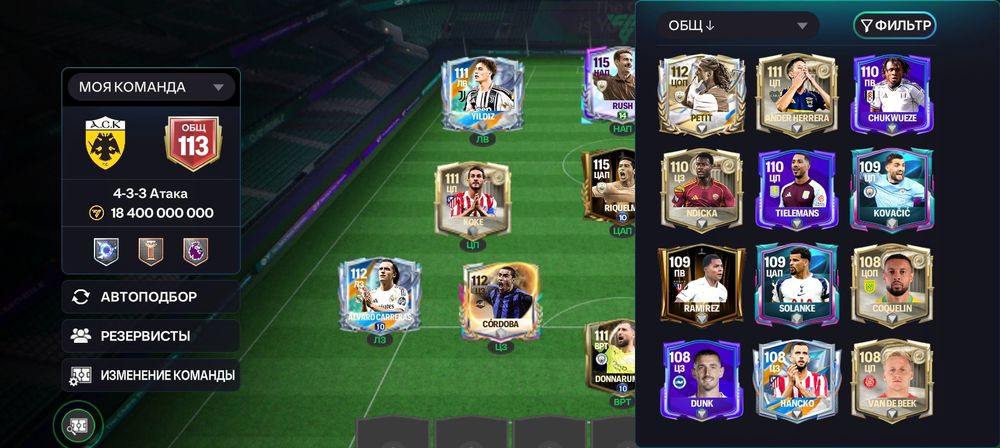
Task: Pick the Chukwueze player card
Action: click(892, 93)
